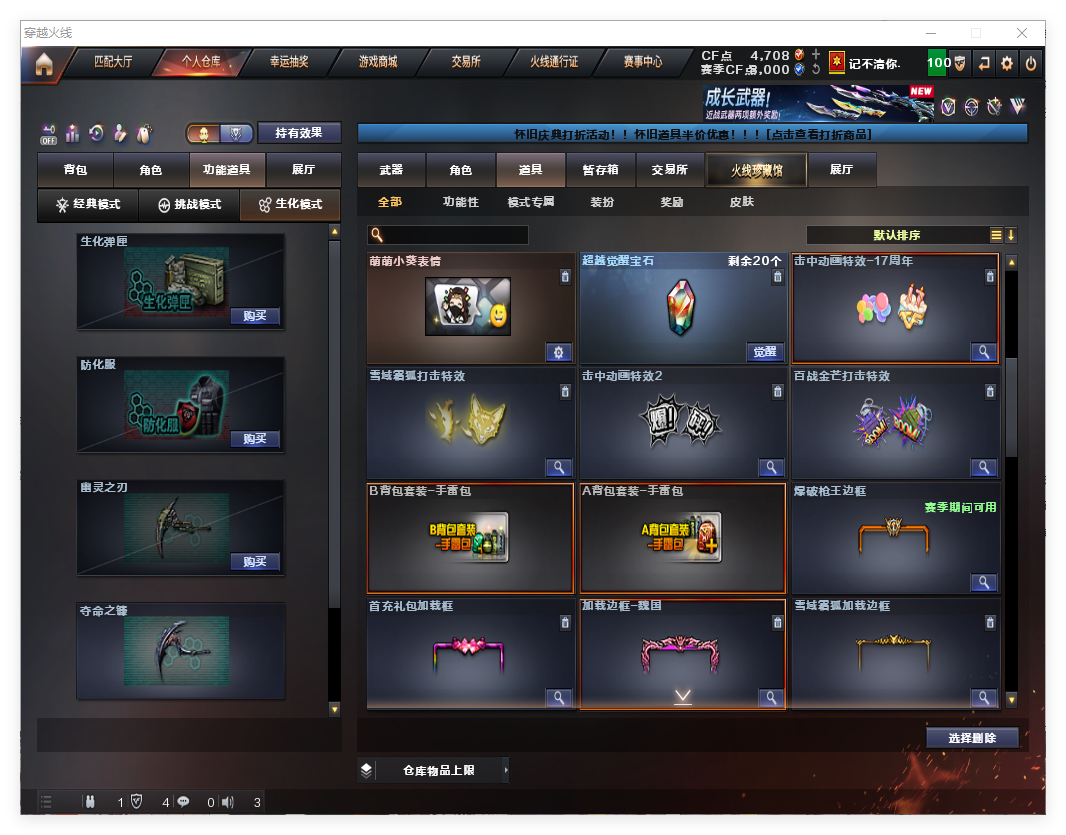Switch to the 暂存箱 temporary storage tab

pos(601,171)
